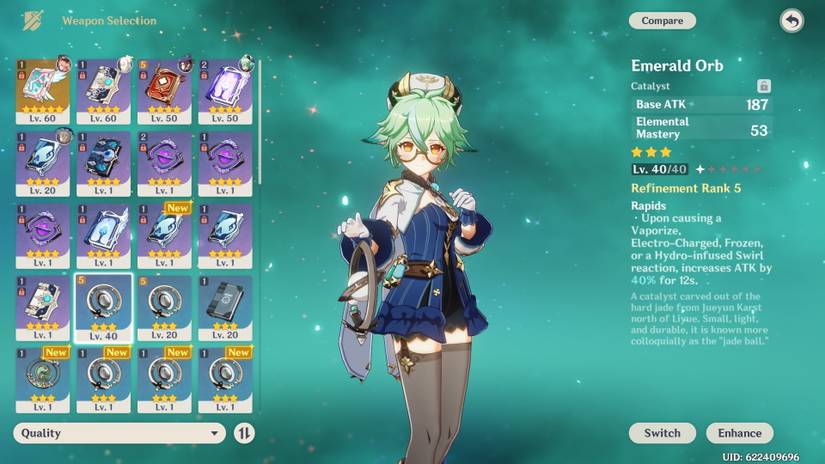825x464 pixels.
Task: Choose the green jade orb marked New
Action: (x=44, y=378)
